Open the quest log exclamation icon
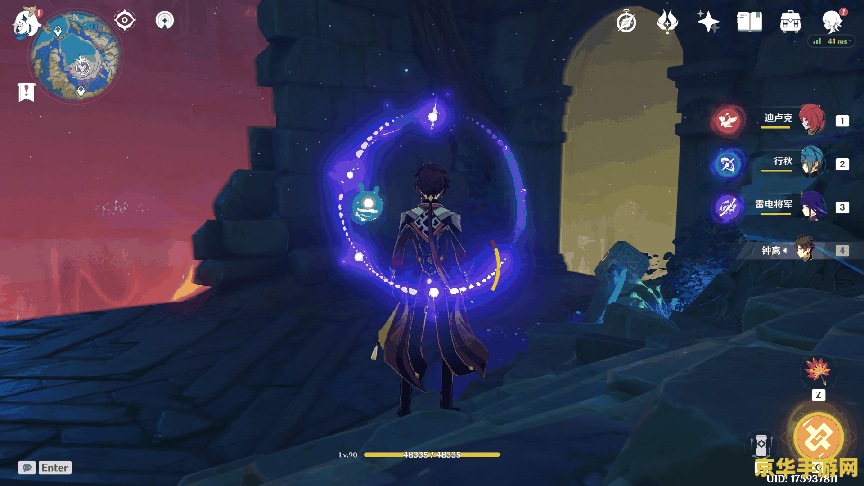The image size is (864, 486). [x=24, y=92]
